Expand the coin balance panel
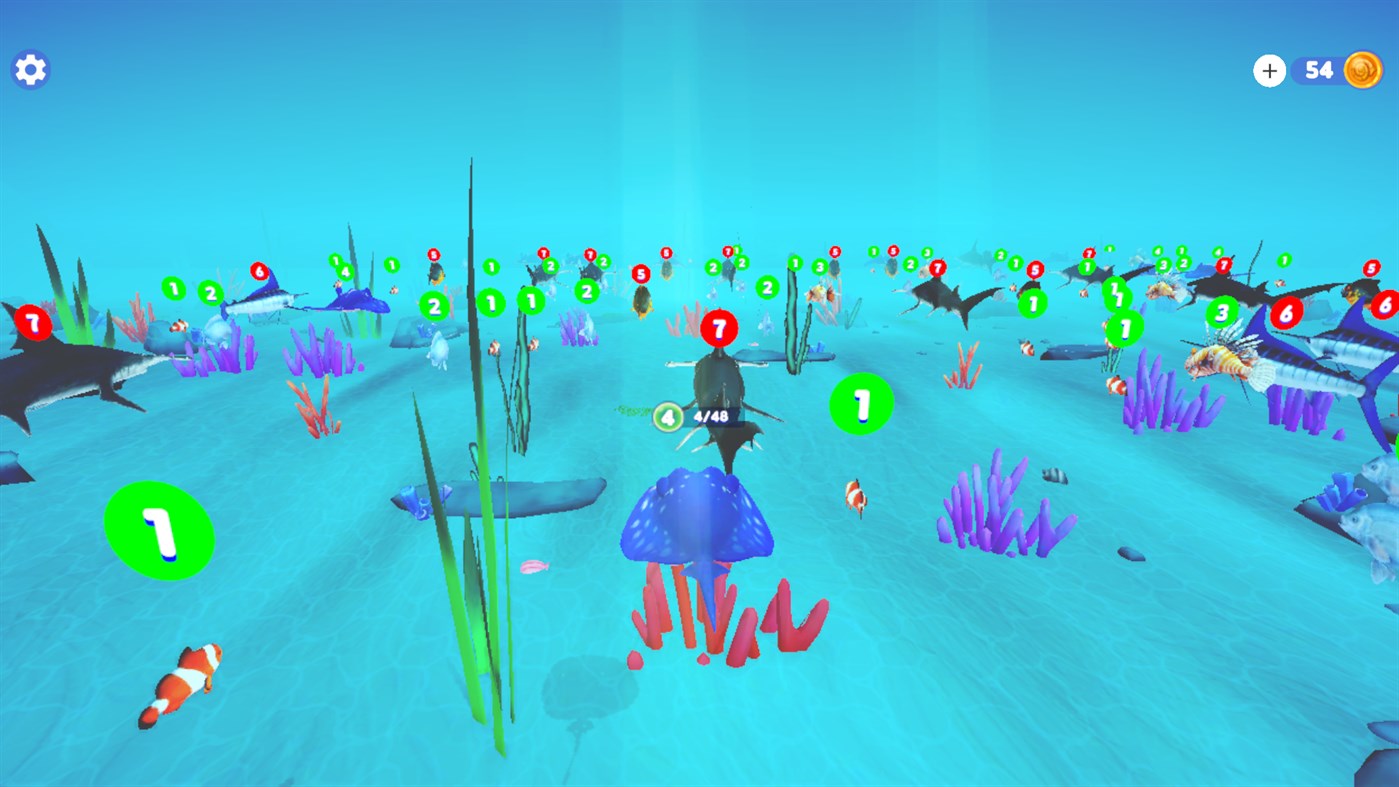Screen dimensions: 1399x787 [1269, 70]
